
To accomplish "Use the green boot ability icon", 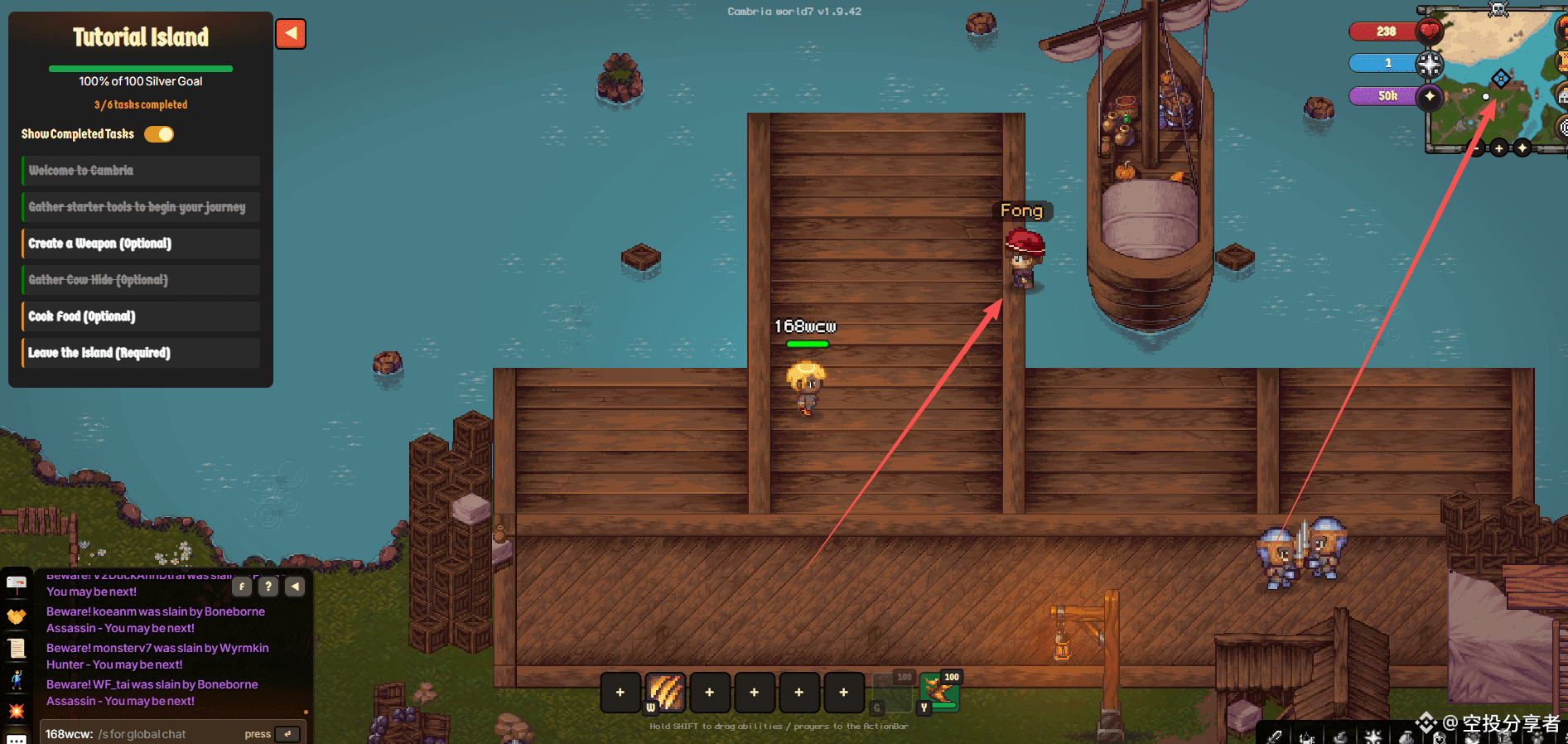I will (939, 692).
